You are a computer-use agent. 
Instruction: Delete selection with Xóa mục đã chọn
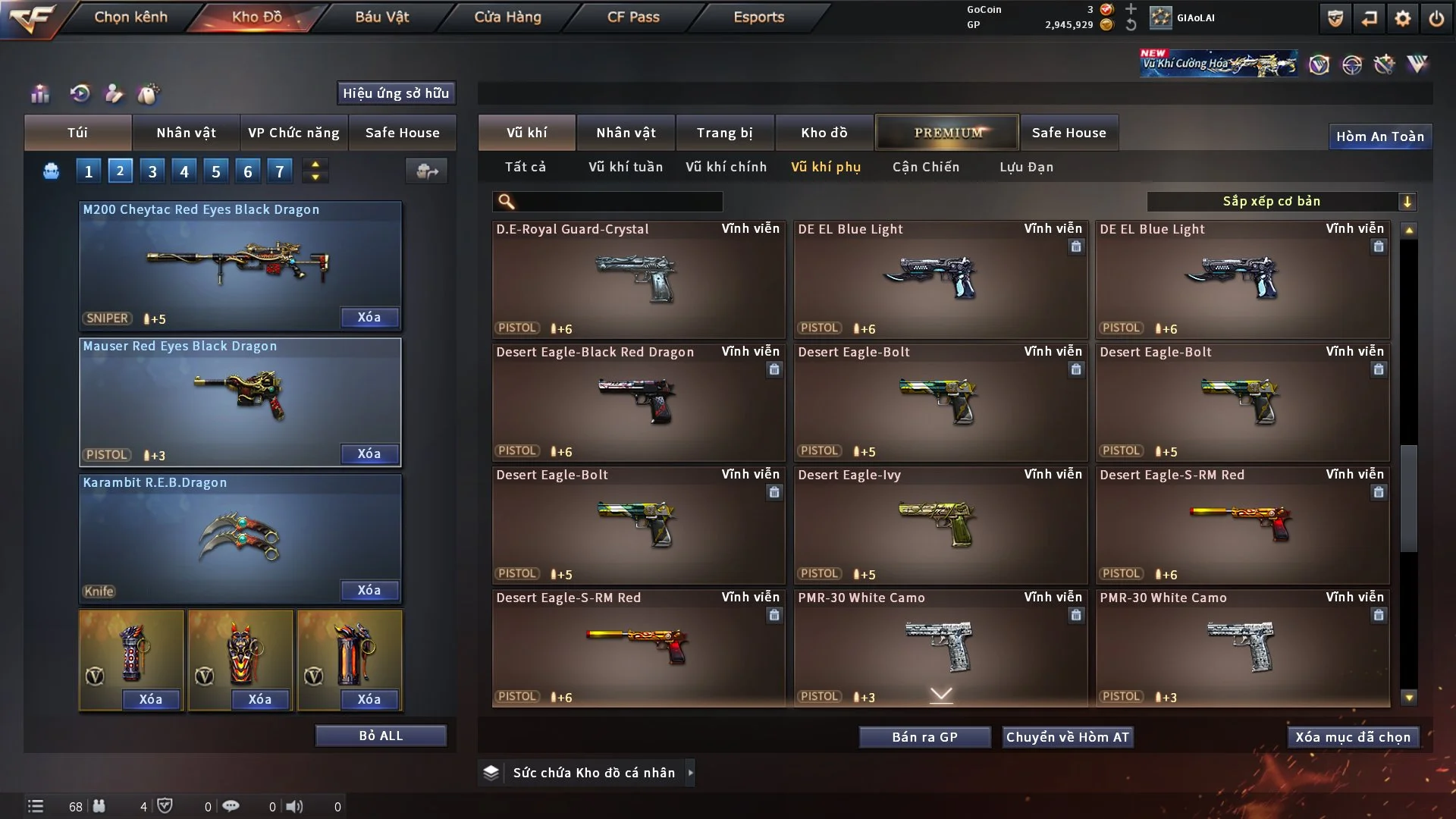pyautogui.click(x=1352, y=737)
